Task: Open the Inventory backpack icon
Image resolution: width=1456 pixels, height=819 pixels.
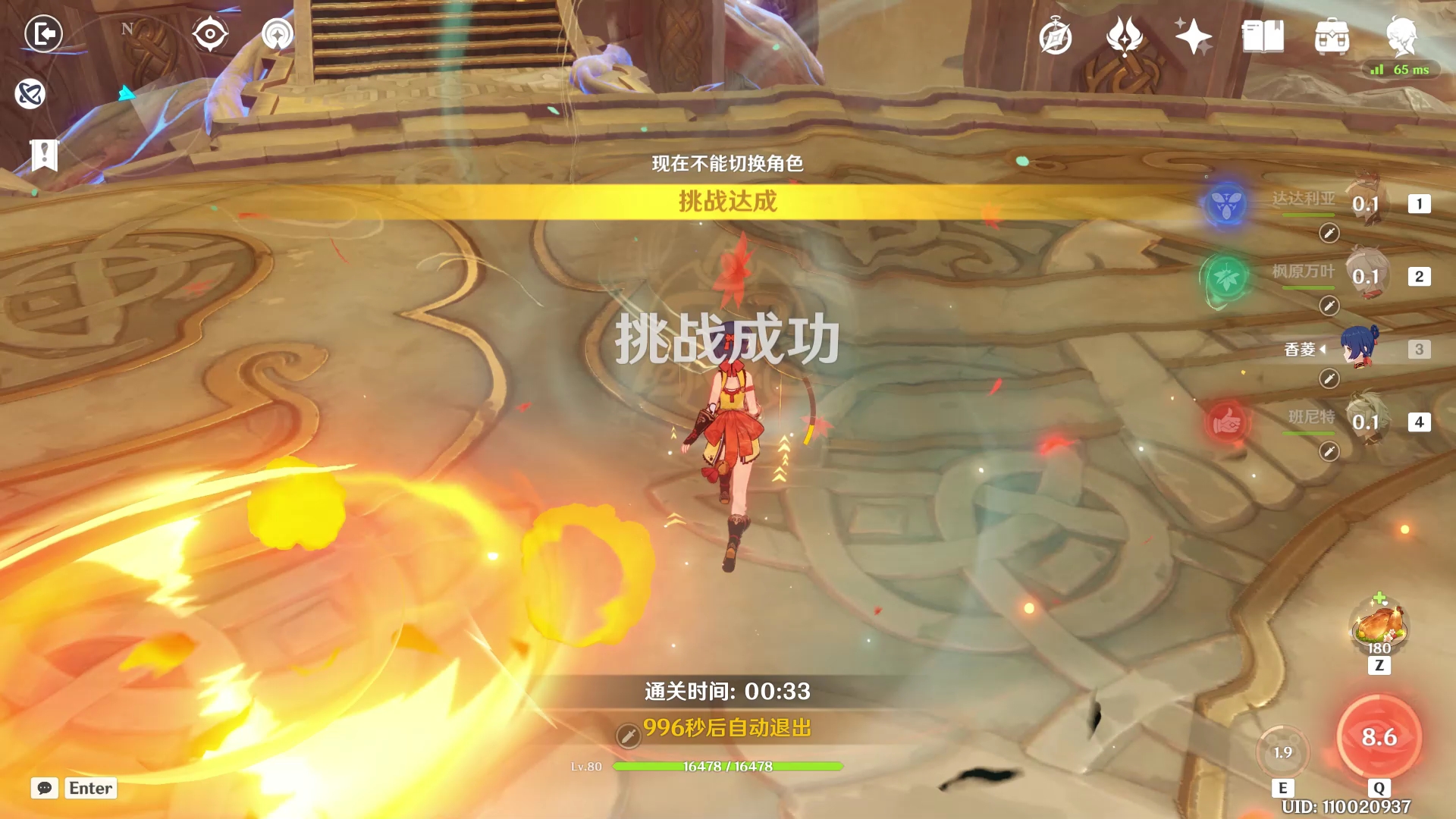Action: pos(1332,36)
